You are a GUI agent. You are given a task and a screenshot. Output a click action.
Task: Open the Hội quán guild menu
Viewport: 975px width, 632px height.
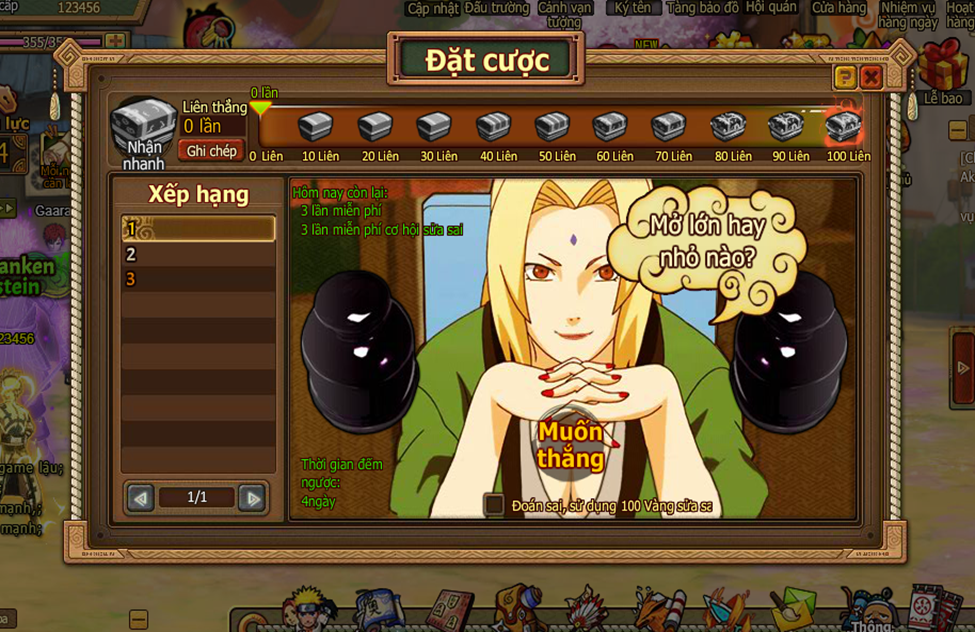[771, 8]
